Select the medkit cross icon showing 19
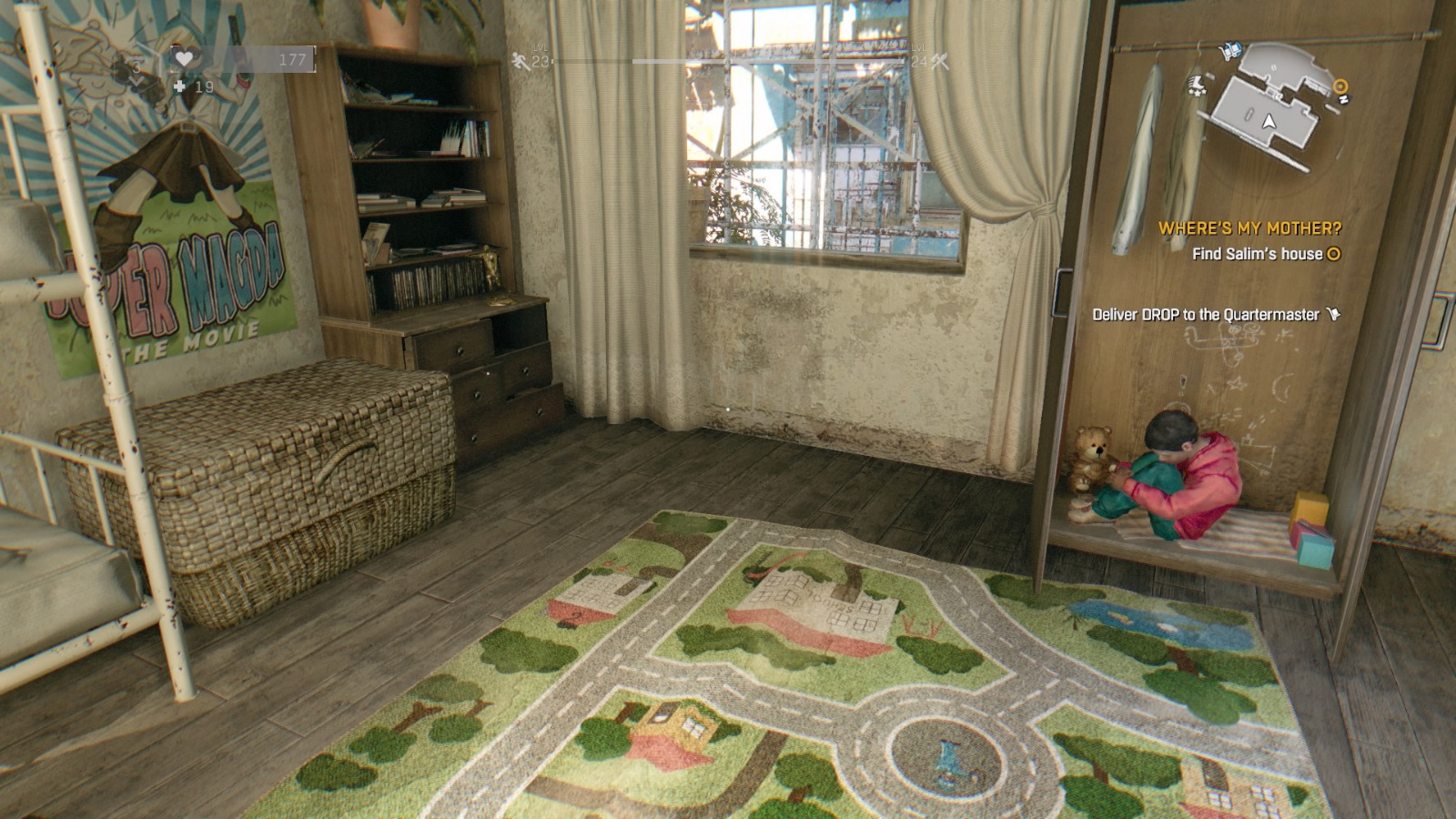Screen dimensions: 1456x819 point(179,86)
